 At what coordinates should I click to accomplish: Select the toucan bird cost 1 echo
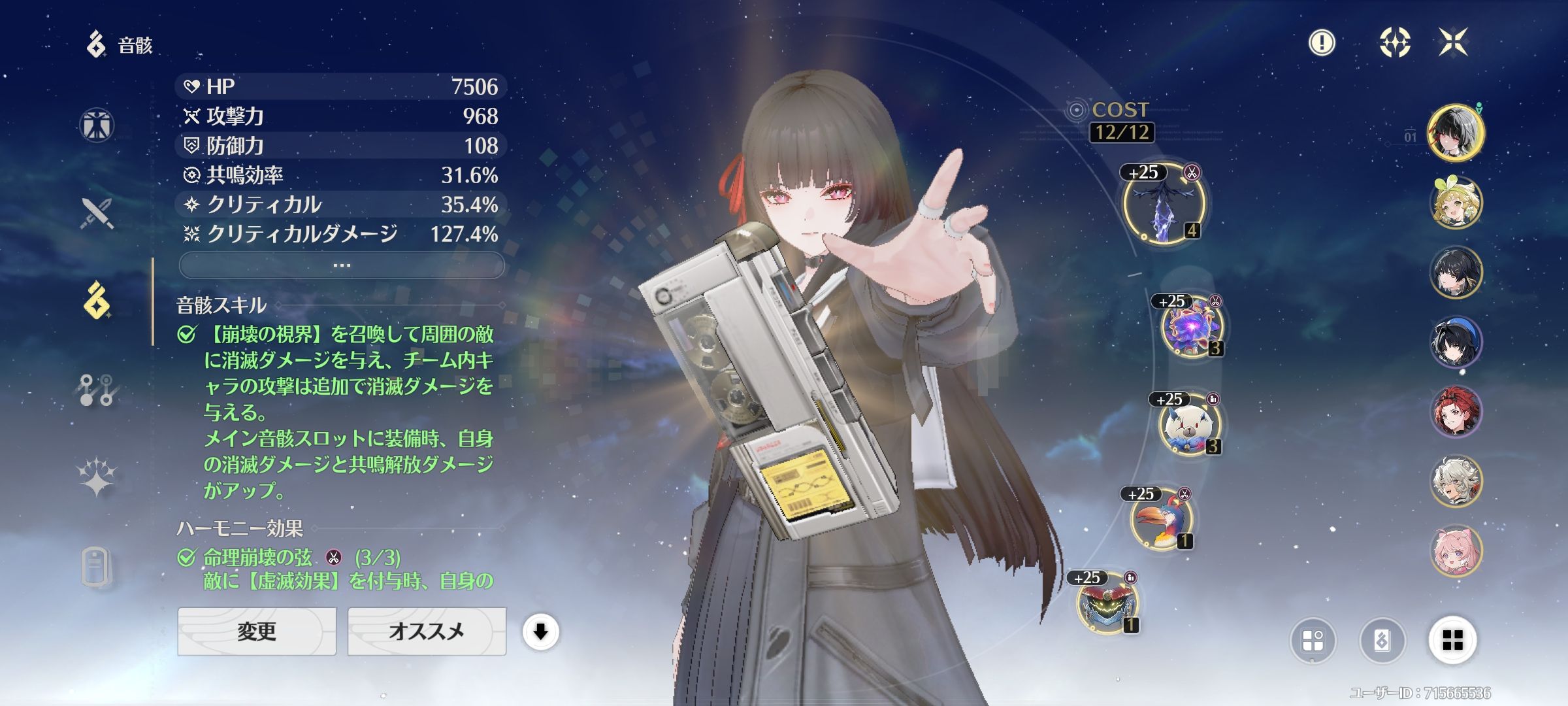(x=1161, y=520)
